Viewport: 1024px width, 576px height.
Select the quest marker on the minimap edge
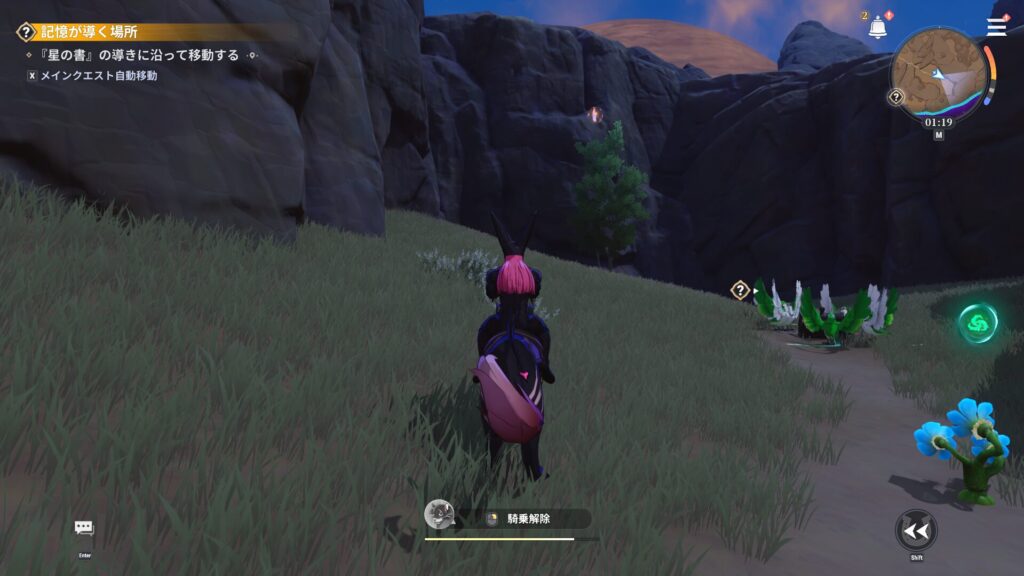tap(896, 97)
